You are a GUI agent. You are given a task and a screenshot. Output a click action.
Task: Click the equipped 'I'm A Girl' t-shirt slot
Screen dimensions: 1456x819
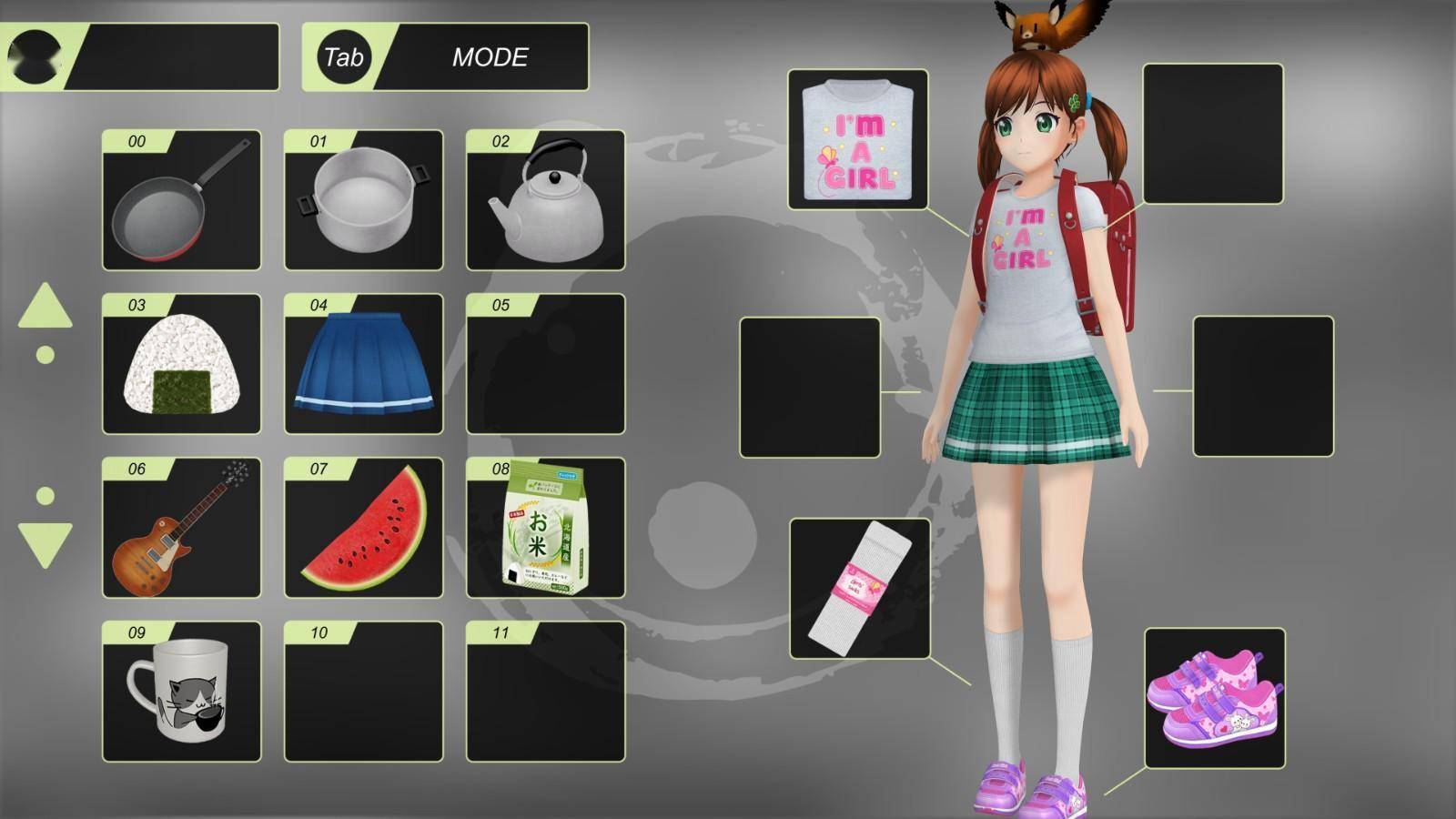click(860, 138)
